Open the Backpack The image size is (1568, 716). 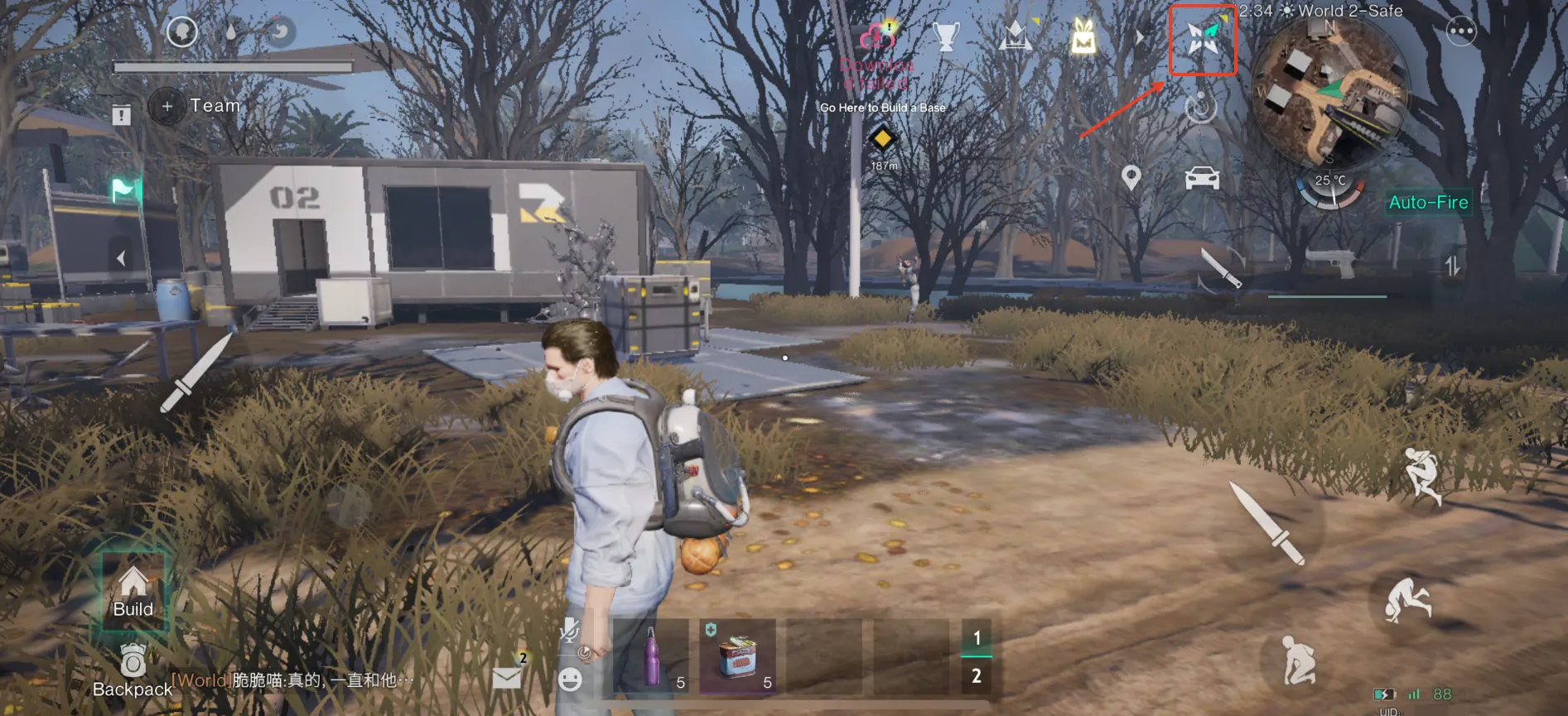click(x=133, y=670)
